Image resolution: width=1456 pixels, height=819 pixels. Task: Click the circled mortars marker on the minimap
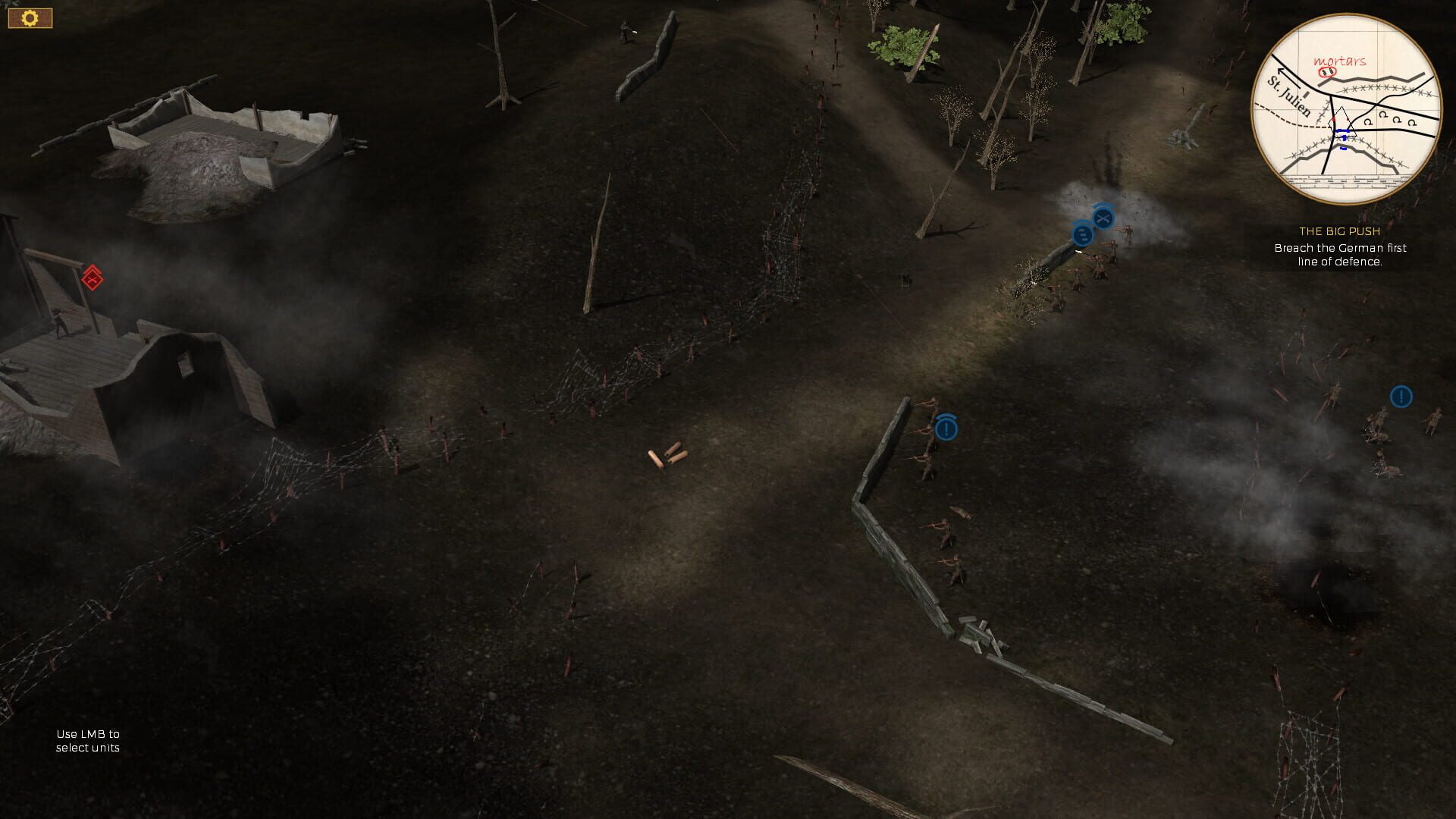(1326, 73)
